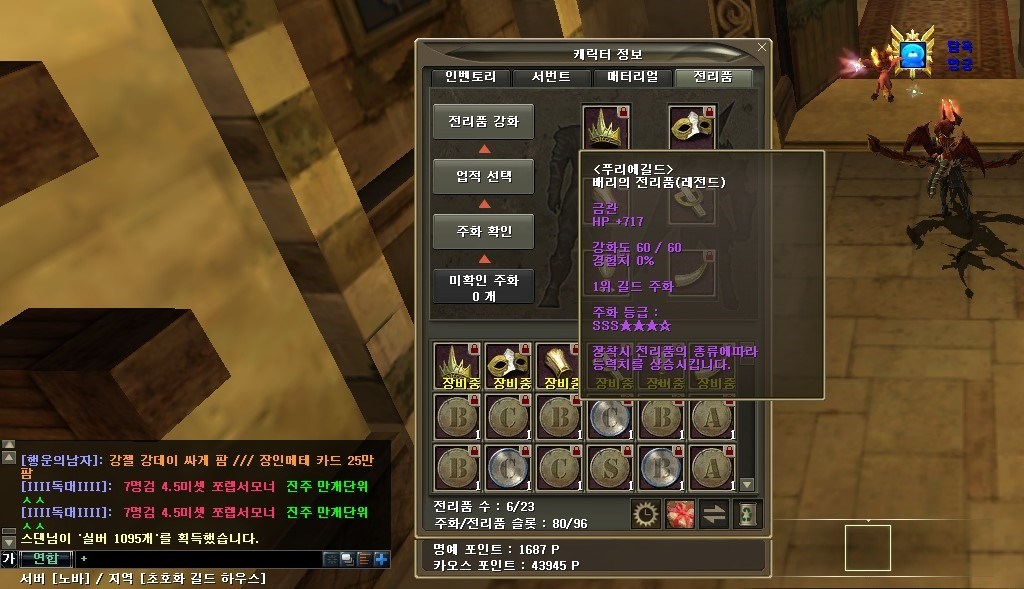Choose the 주화 확인 button
This screenshot has width=1024, height=589.
pos(483,231)
